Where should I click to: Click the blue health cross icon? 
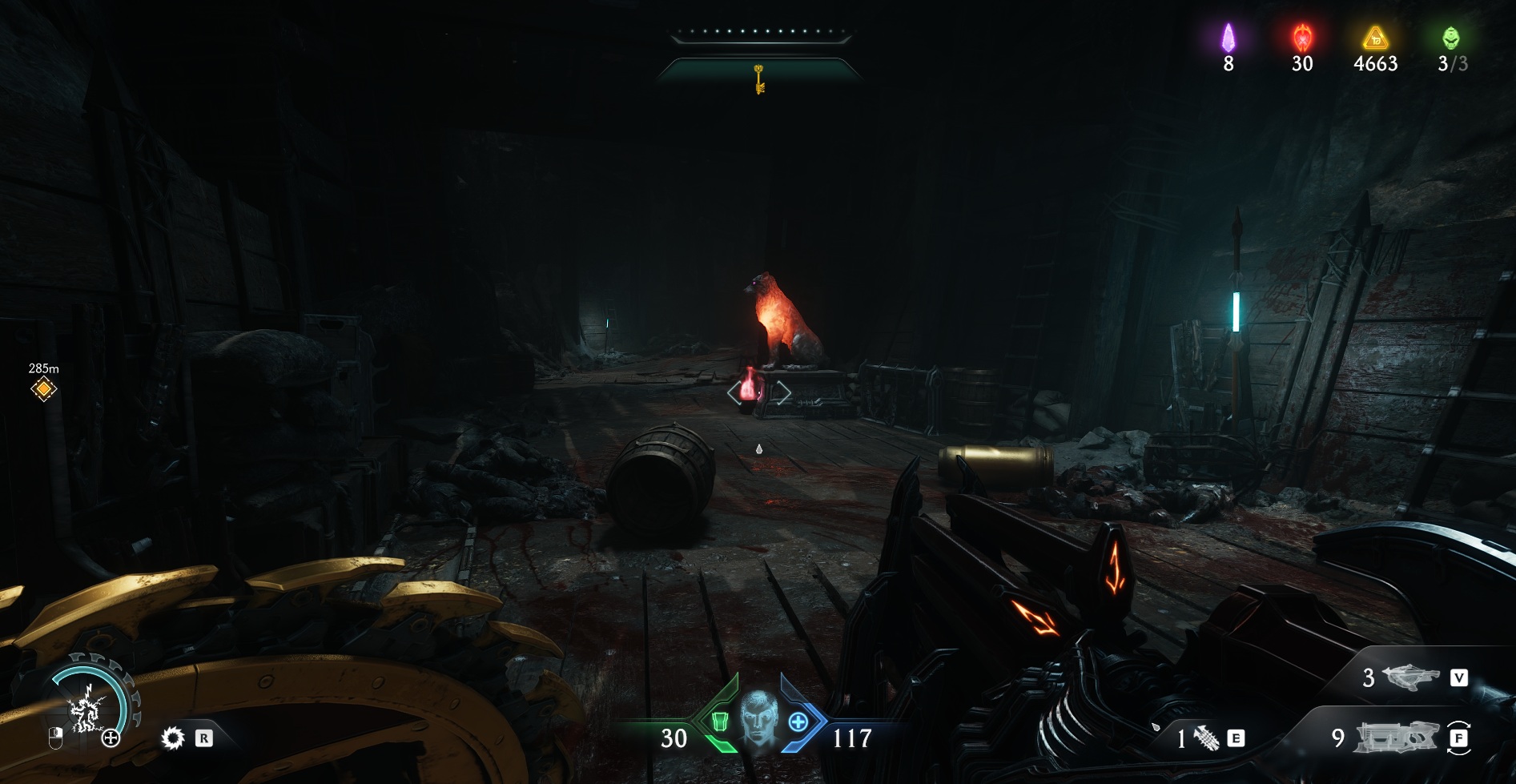[x=798, y=722]
